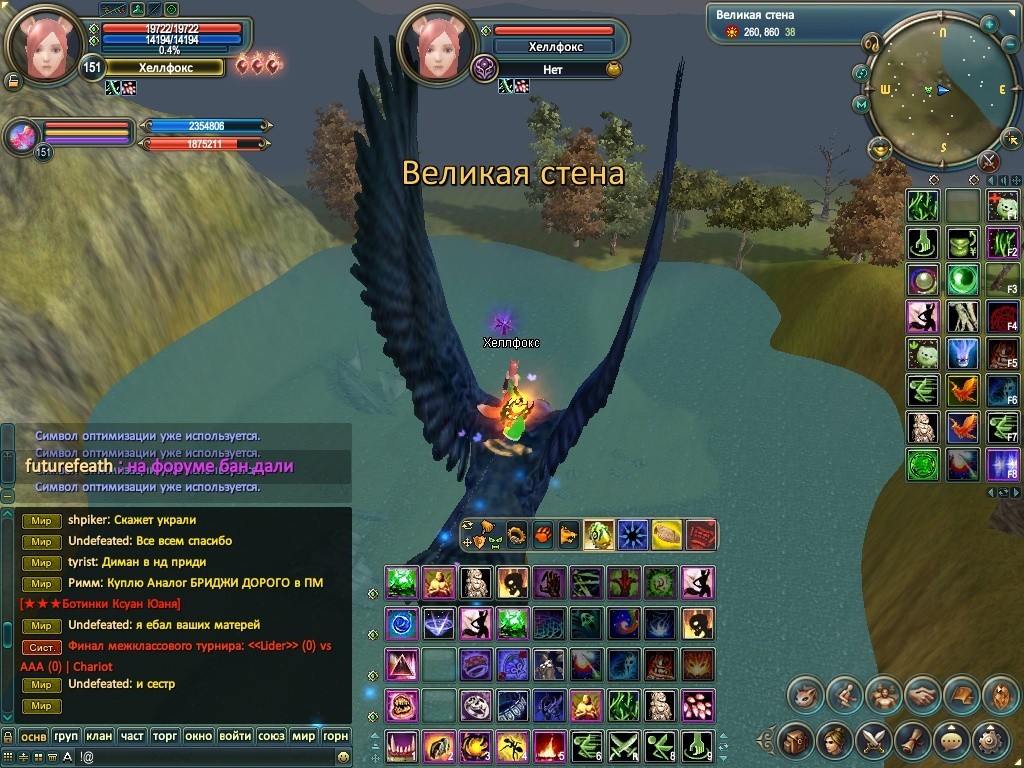This screenshot has height=768, width=1024.
Task: Select the 'мир' chat channel tab
Action: click(x=303, y=736)
